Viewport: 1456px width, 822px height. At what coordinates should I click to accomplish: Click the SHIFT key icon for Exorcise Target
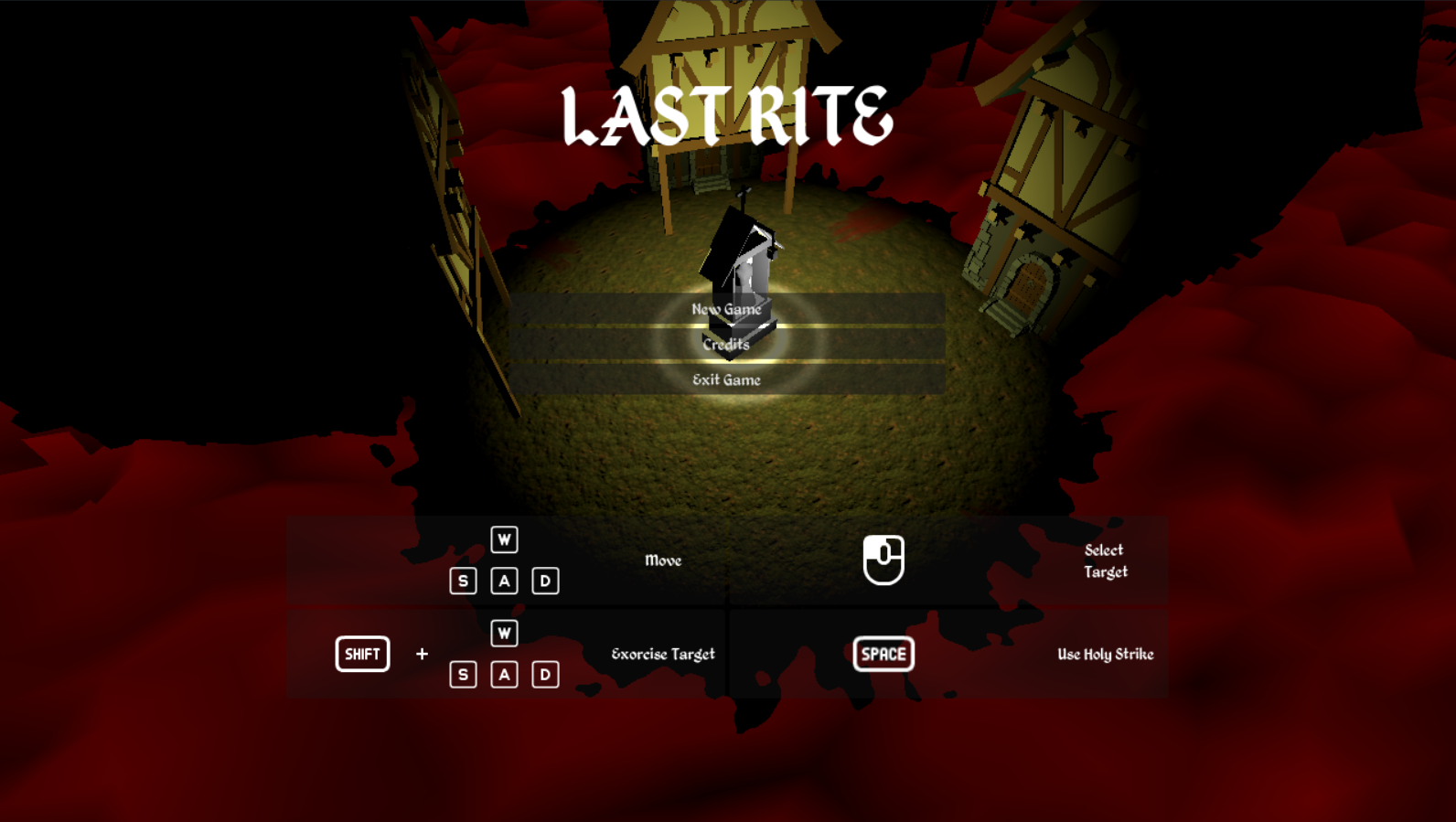pos(362,654)
